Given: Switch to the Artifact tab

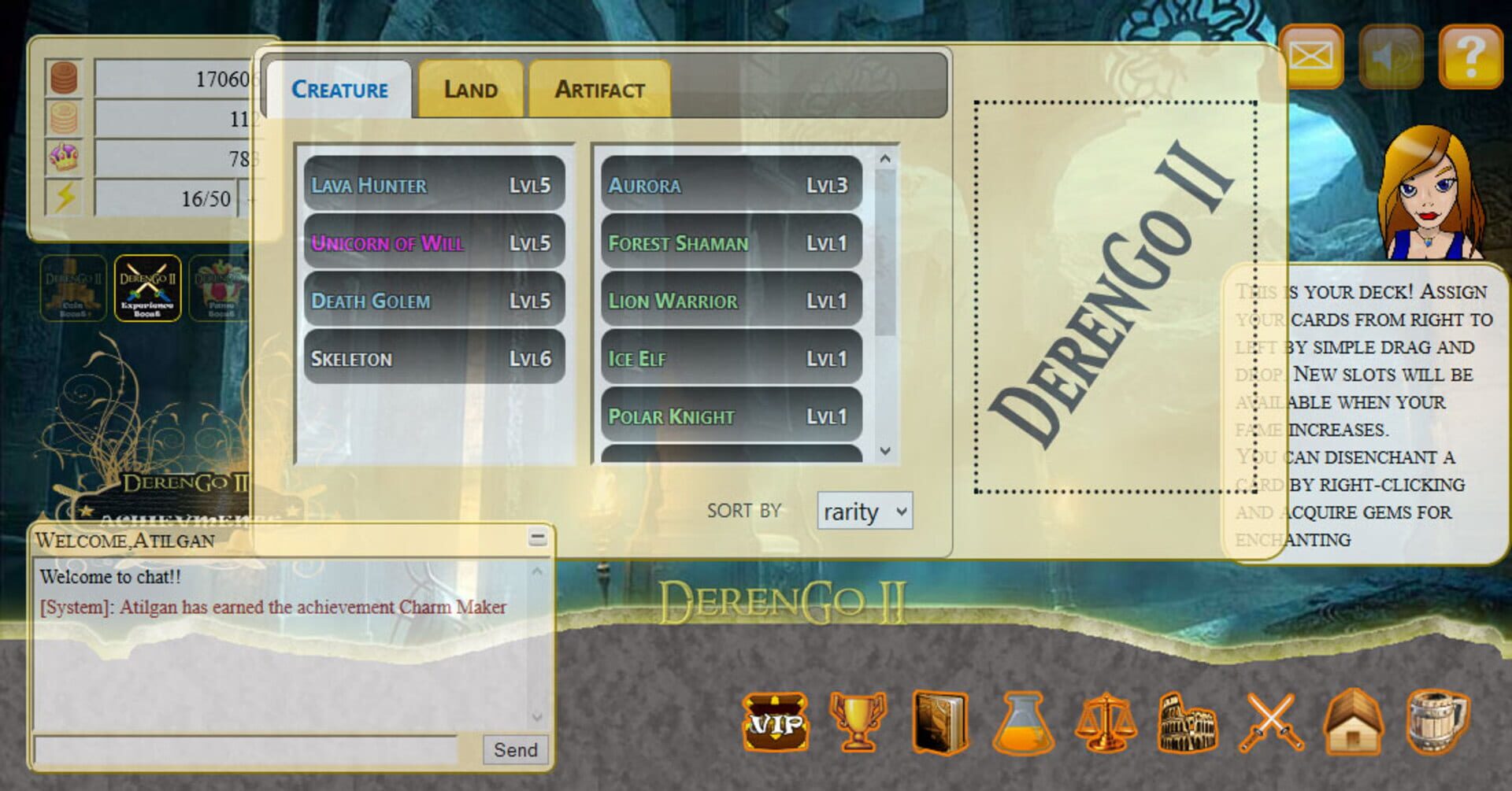Looking at the screenshot, I should [599, 89].
